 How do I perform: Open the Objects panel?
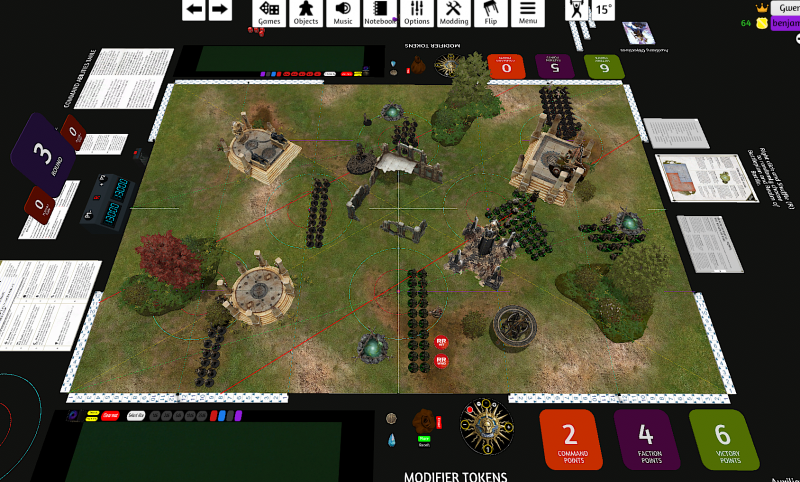(305, 12)
